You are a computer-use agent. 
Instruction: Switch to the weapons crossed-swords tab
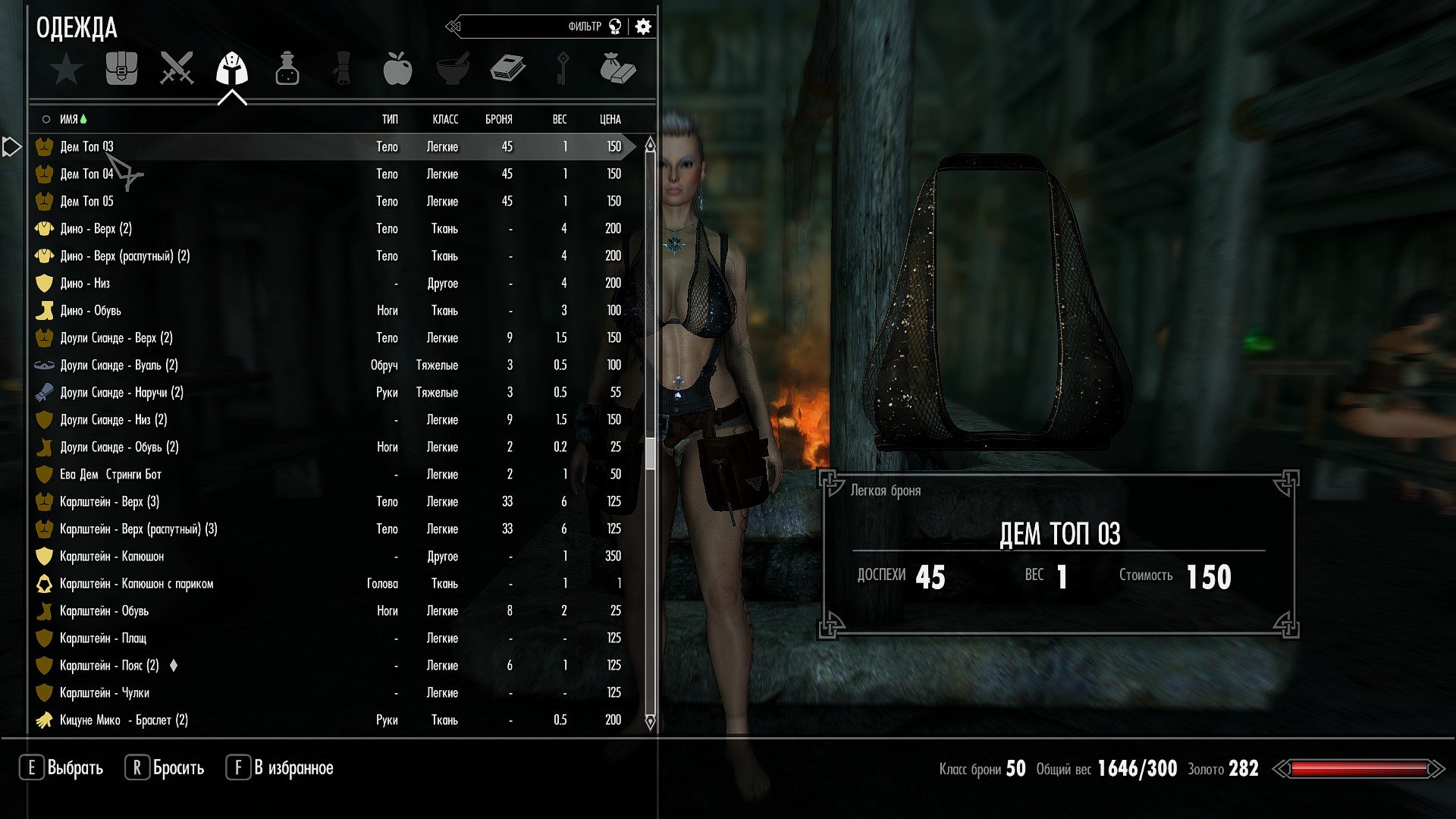tap(177, 69)
